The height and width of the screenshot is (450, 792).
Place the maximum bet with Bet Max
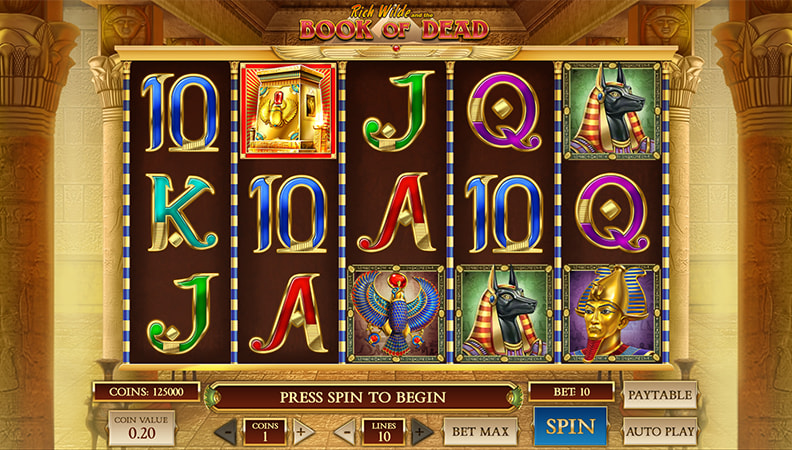[480, 432]
